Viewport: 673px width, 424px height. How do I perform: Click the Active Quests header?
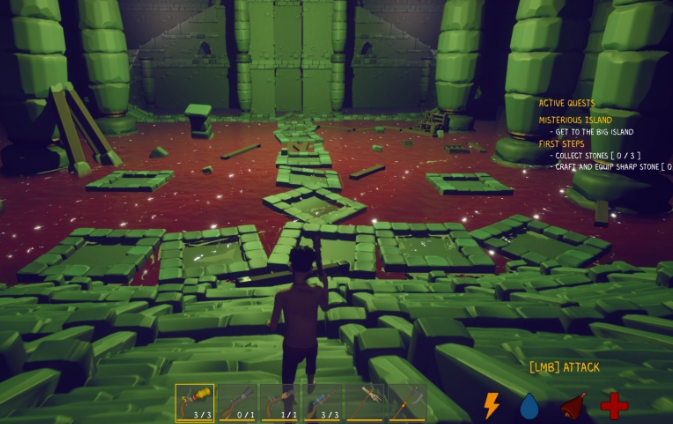(567, 103)
